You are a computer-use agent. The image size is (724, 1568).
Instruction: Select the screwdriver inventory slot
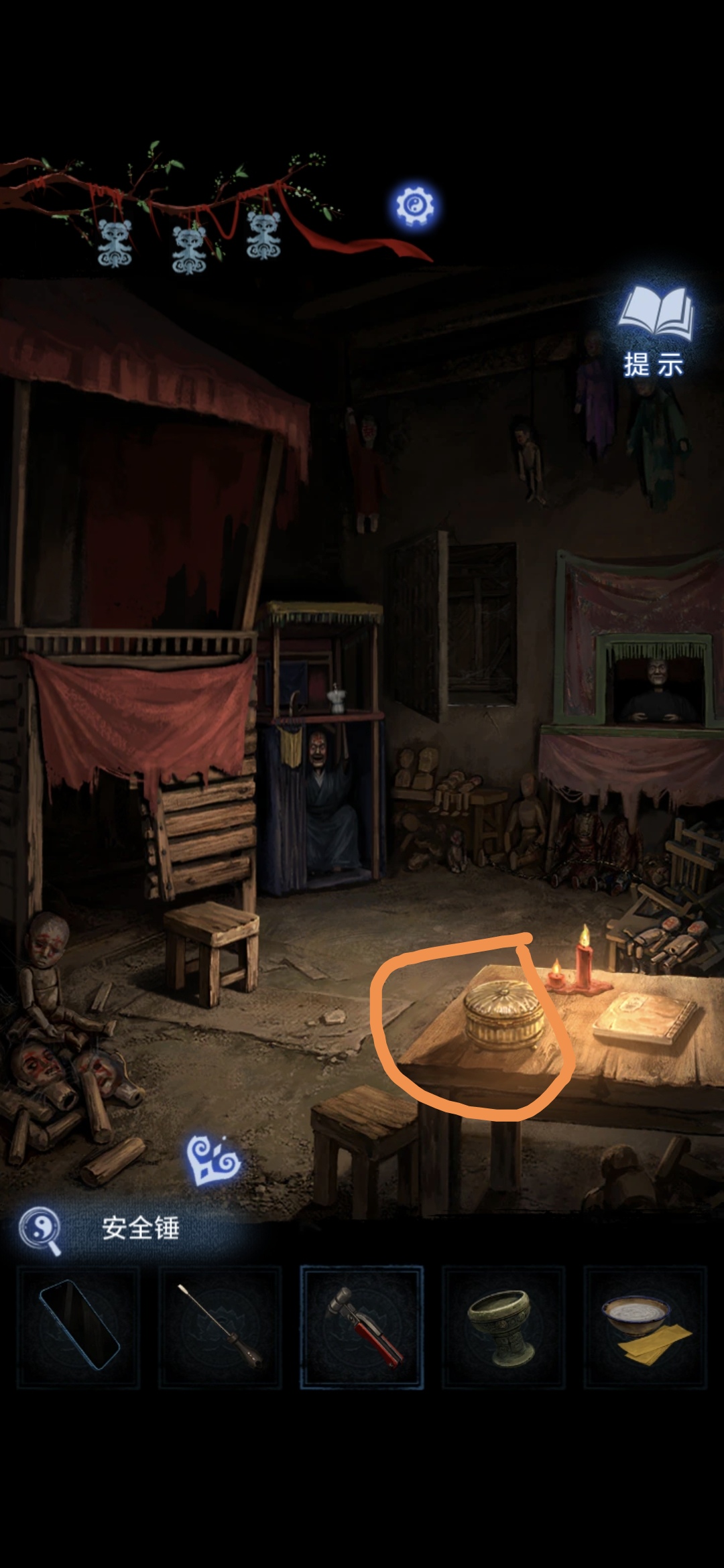220,1327
